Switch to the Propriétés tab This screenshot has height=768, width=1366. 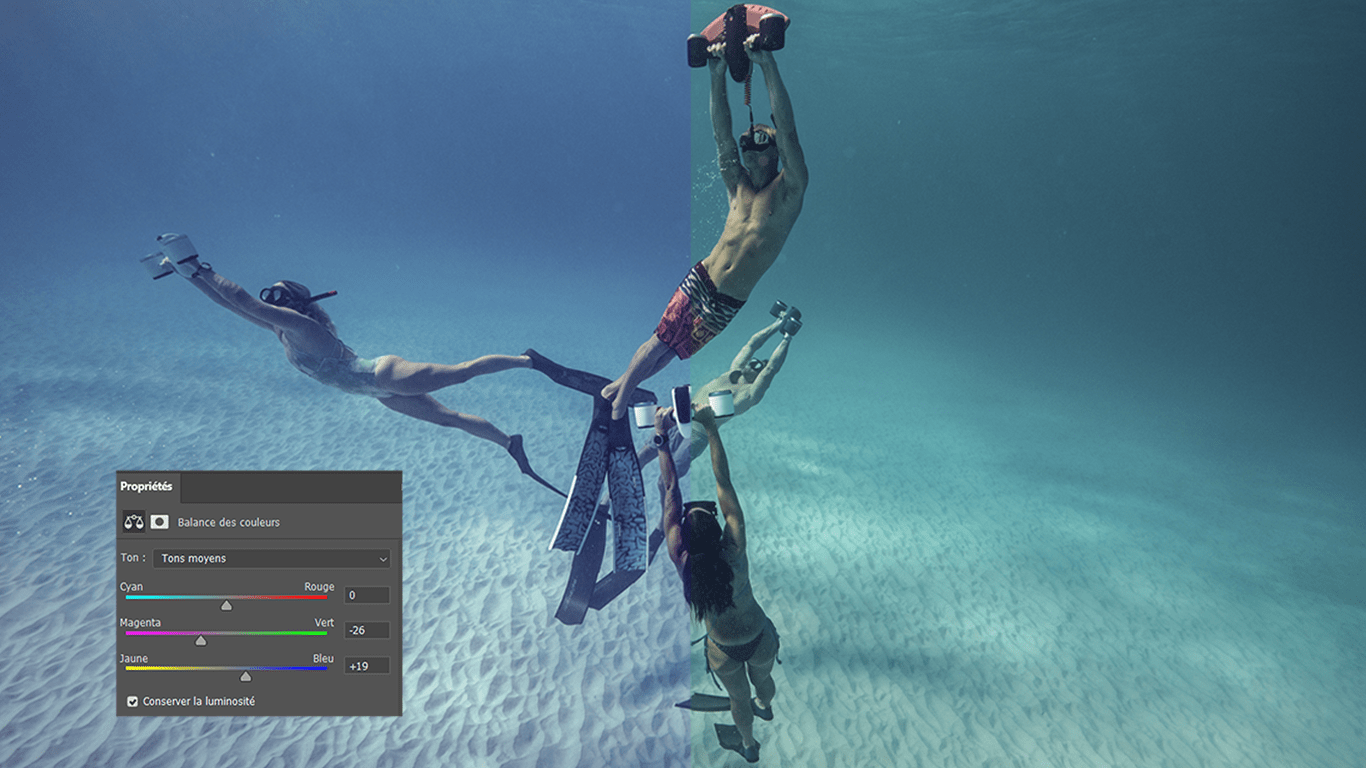pyautogui.click(x=146, y=487)
